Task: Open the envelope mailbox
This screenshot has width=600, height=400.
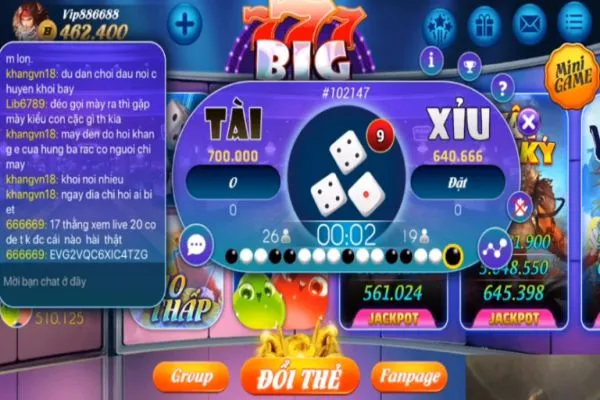Action: click(530, 22)
